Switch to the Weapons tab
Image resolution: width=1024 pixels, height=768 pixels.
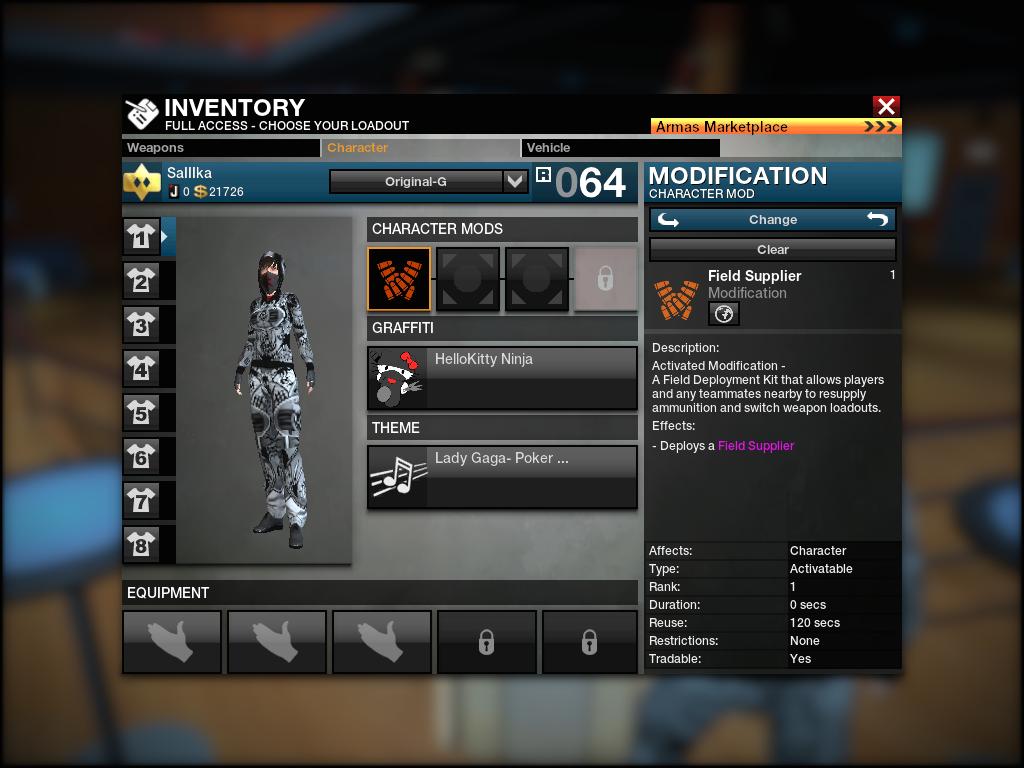tap(220, 148)
